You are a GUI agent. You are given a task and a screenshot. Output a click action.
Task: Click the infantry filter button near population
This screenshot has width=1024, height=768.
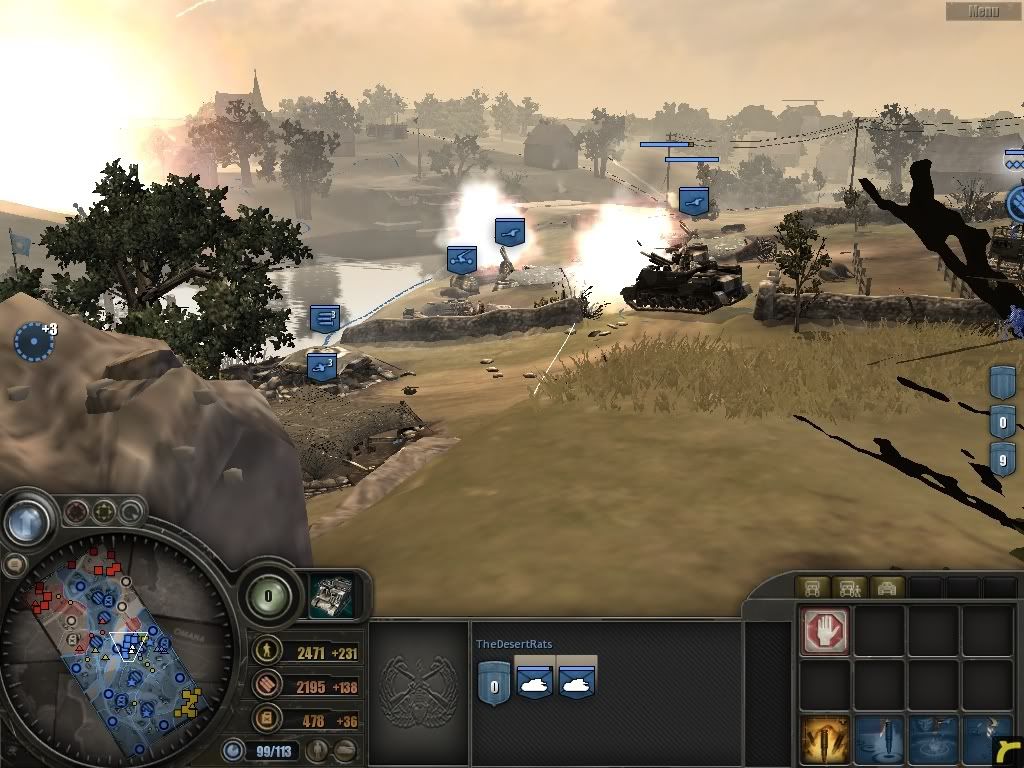click(x=319, y=749)
